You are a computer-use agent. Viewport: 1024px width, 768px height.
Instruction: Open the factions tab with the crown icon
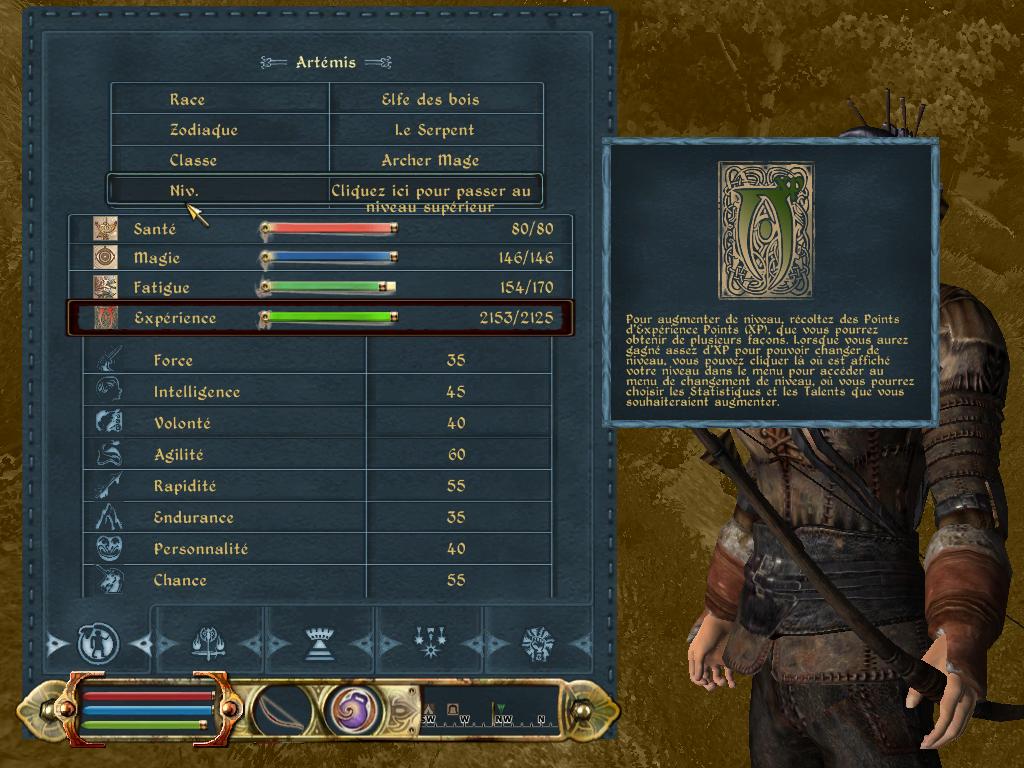click(x=319, y=644)
